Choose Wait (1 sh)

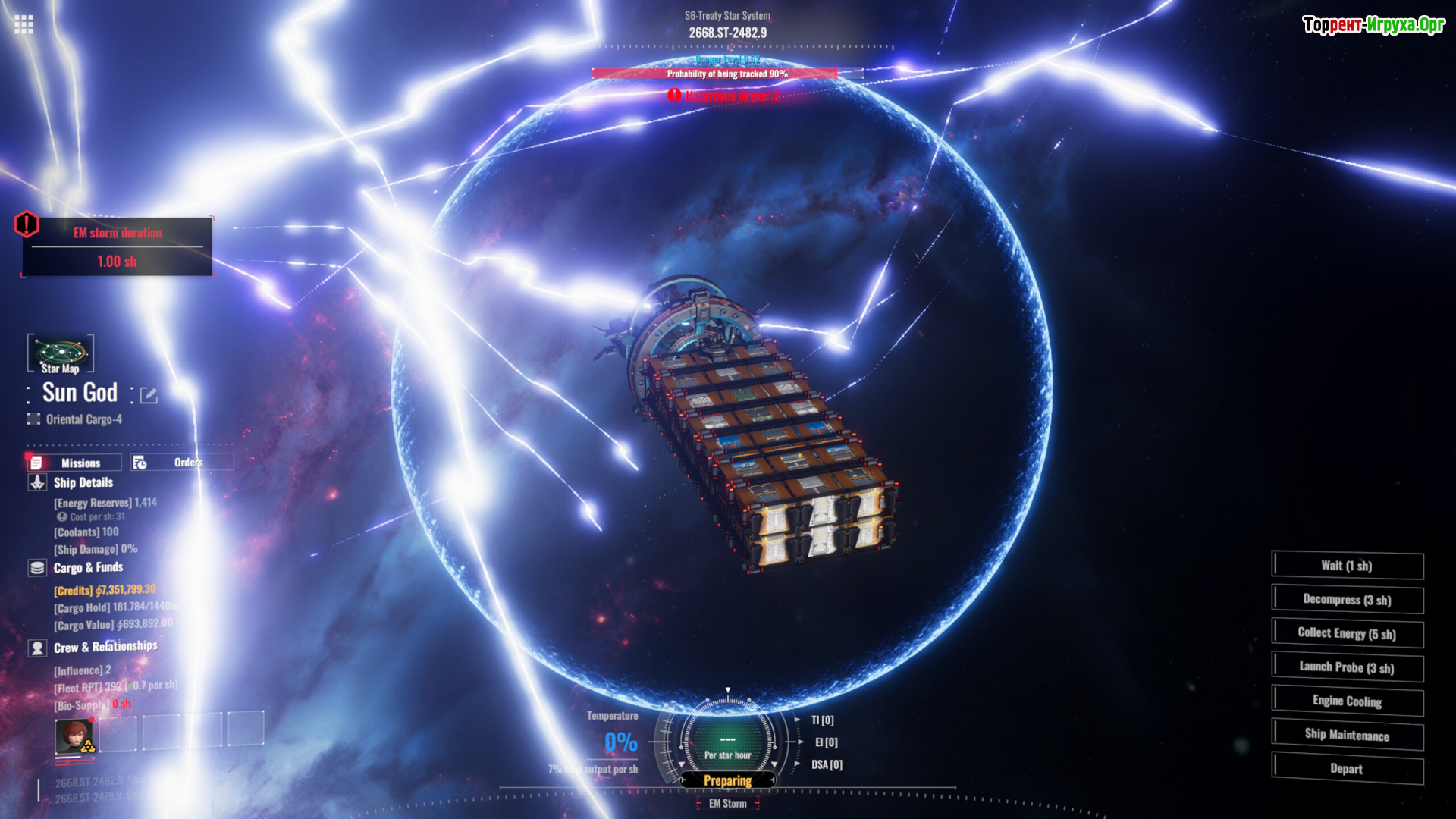point(1347,566)
